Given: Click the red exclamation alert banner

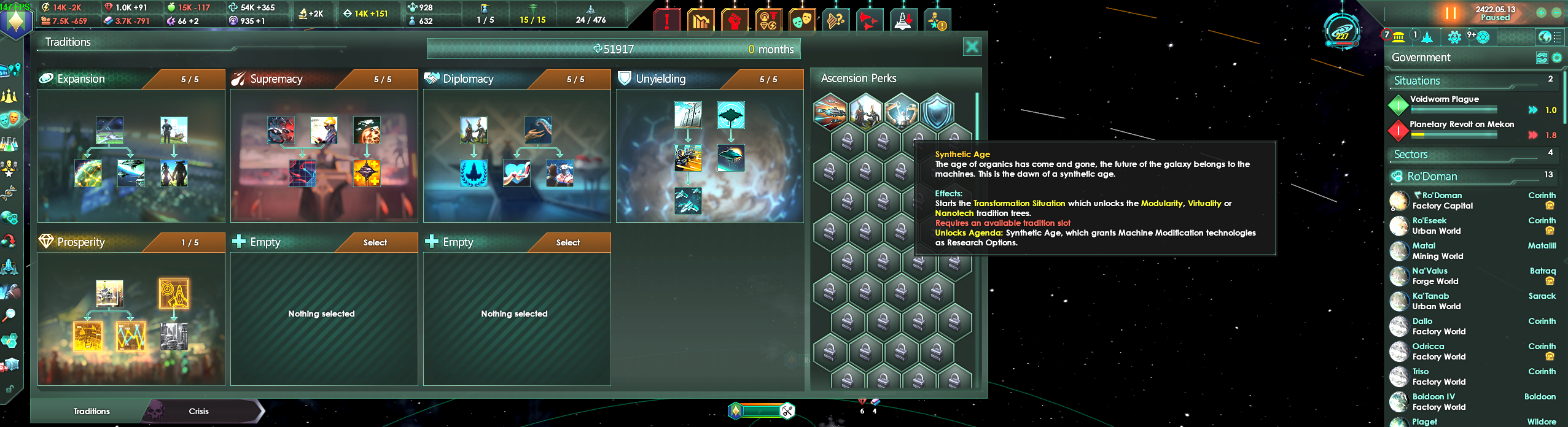Looking at the screenshot, I should 666,21.
